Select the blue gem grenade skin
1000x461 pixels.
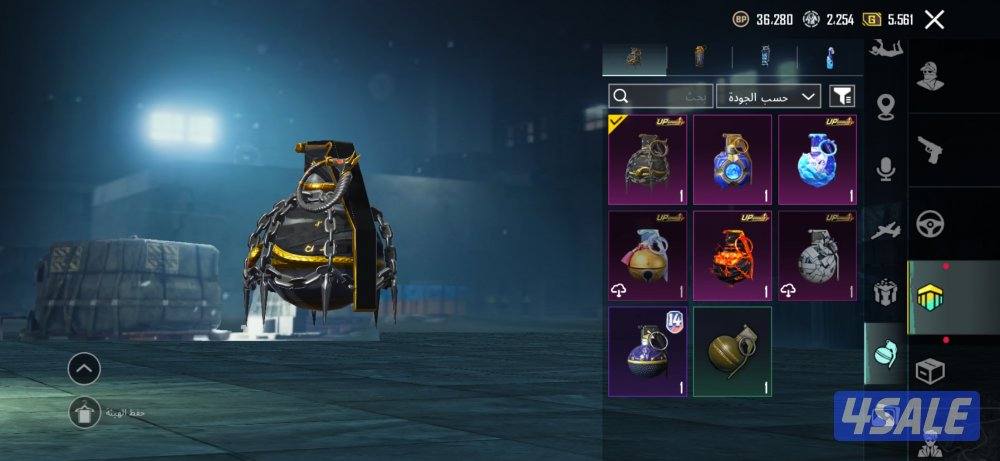point(732,160)
